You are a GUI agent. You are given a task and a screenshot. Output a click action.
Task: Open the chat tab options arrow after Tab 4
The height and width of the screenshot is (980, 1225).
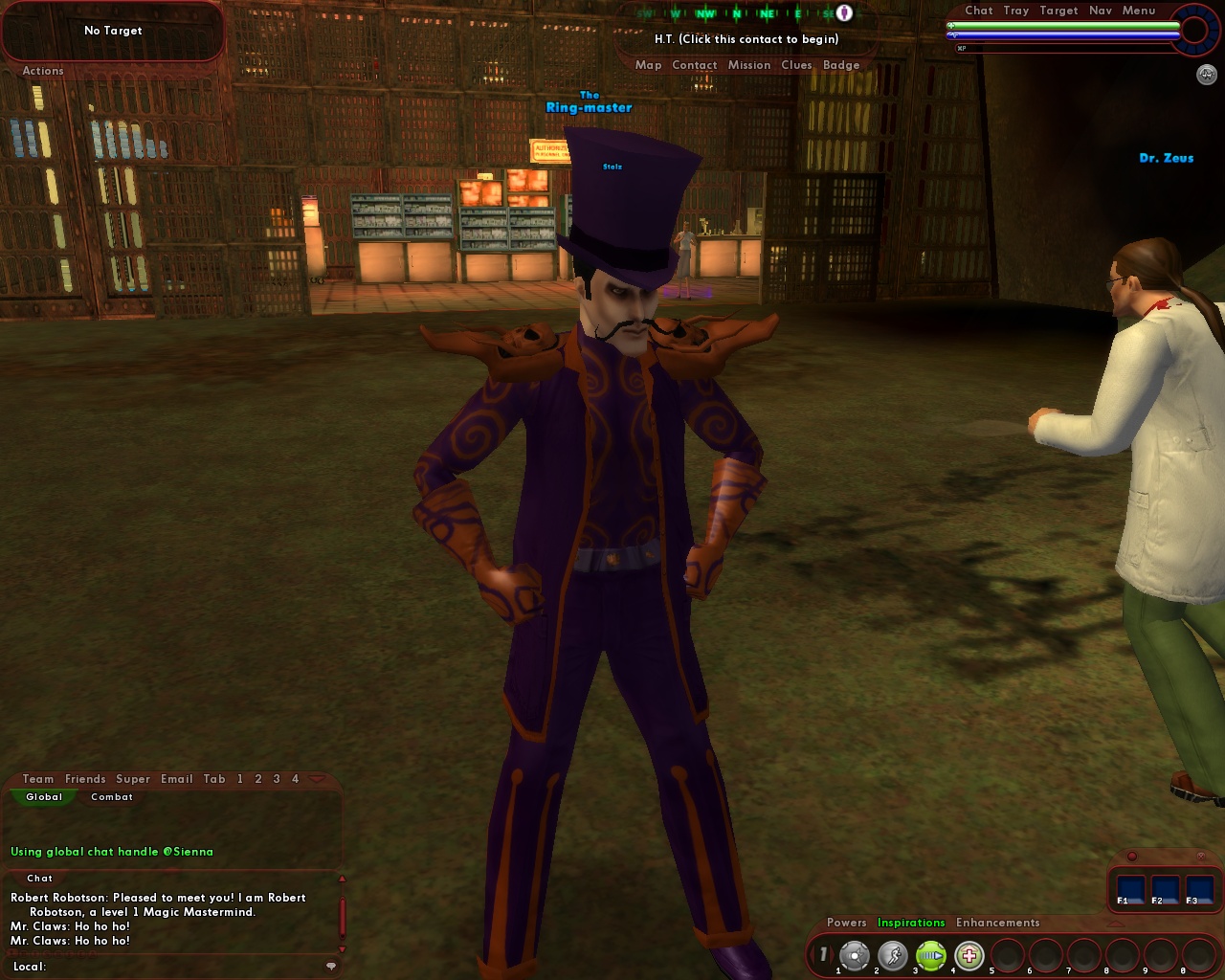317,779
